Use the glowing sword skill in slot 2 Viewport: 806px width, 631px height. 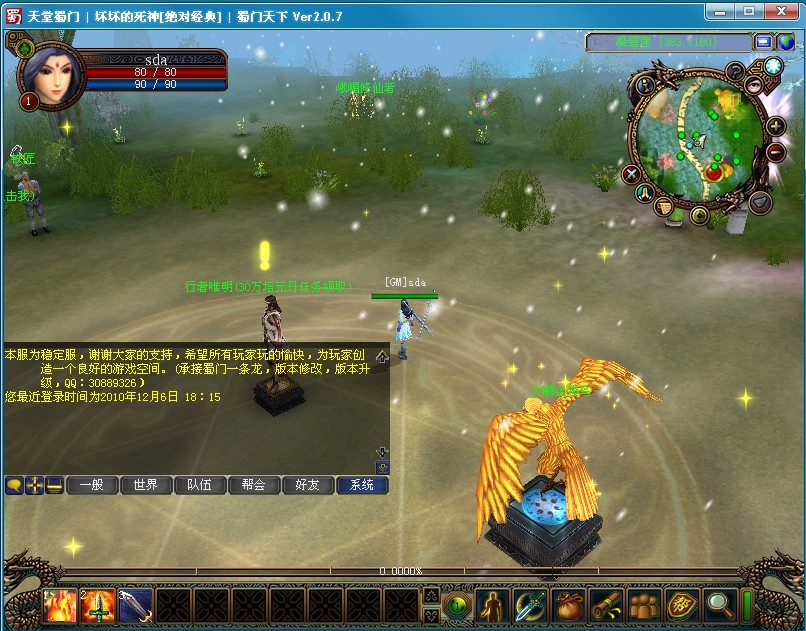97,605
